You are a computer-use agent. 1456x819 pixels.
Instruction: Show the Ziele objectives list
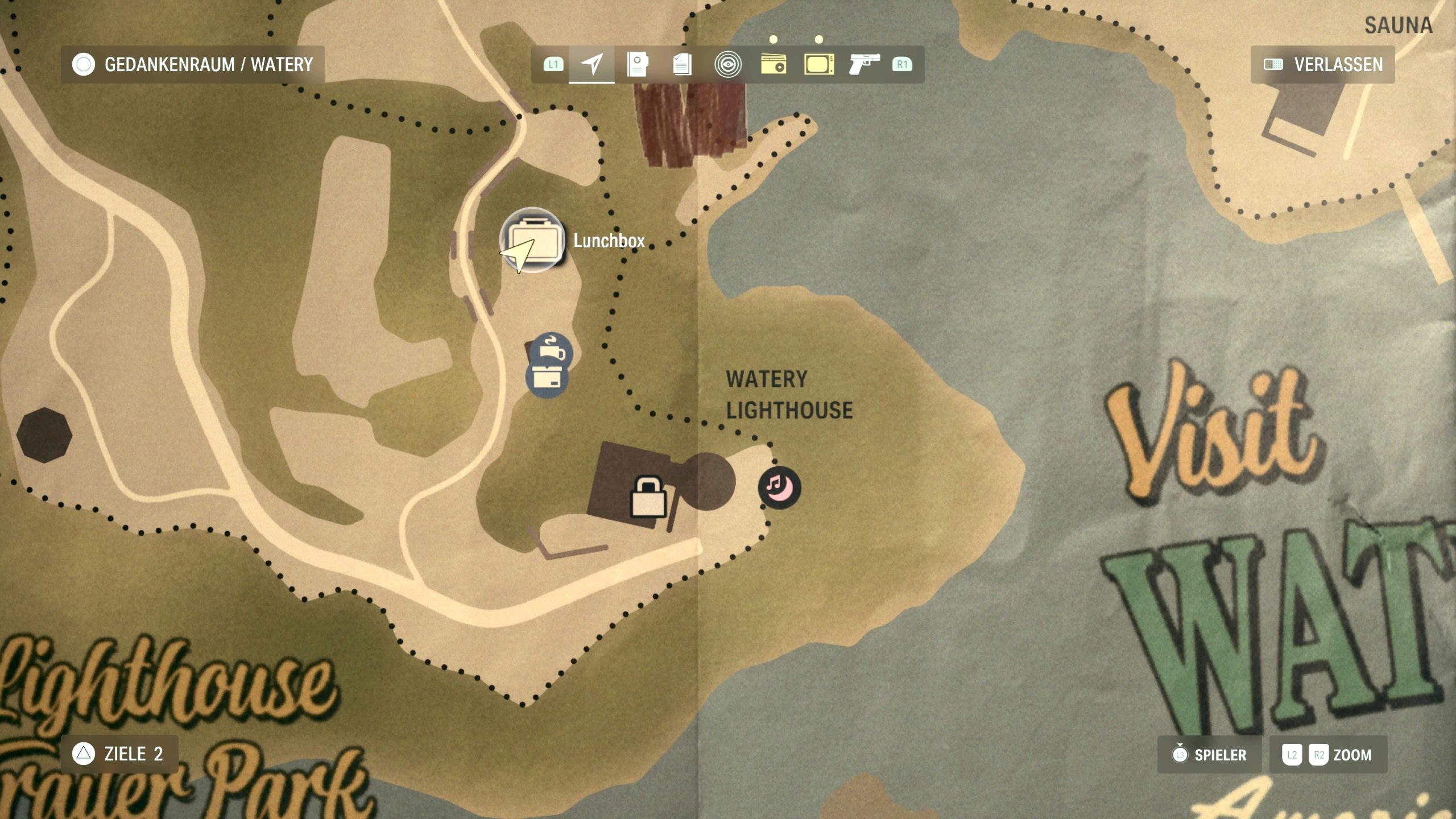tap(119, 754)
